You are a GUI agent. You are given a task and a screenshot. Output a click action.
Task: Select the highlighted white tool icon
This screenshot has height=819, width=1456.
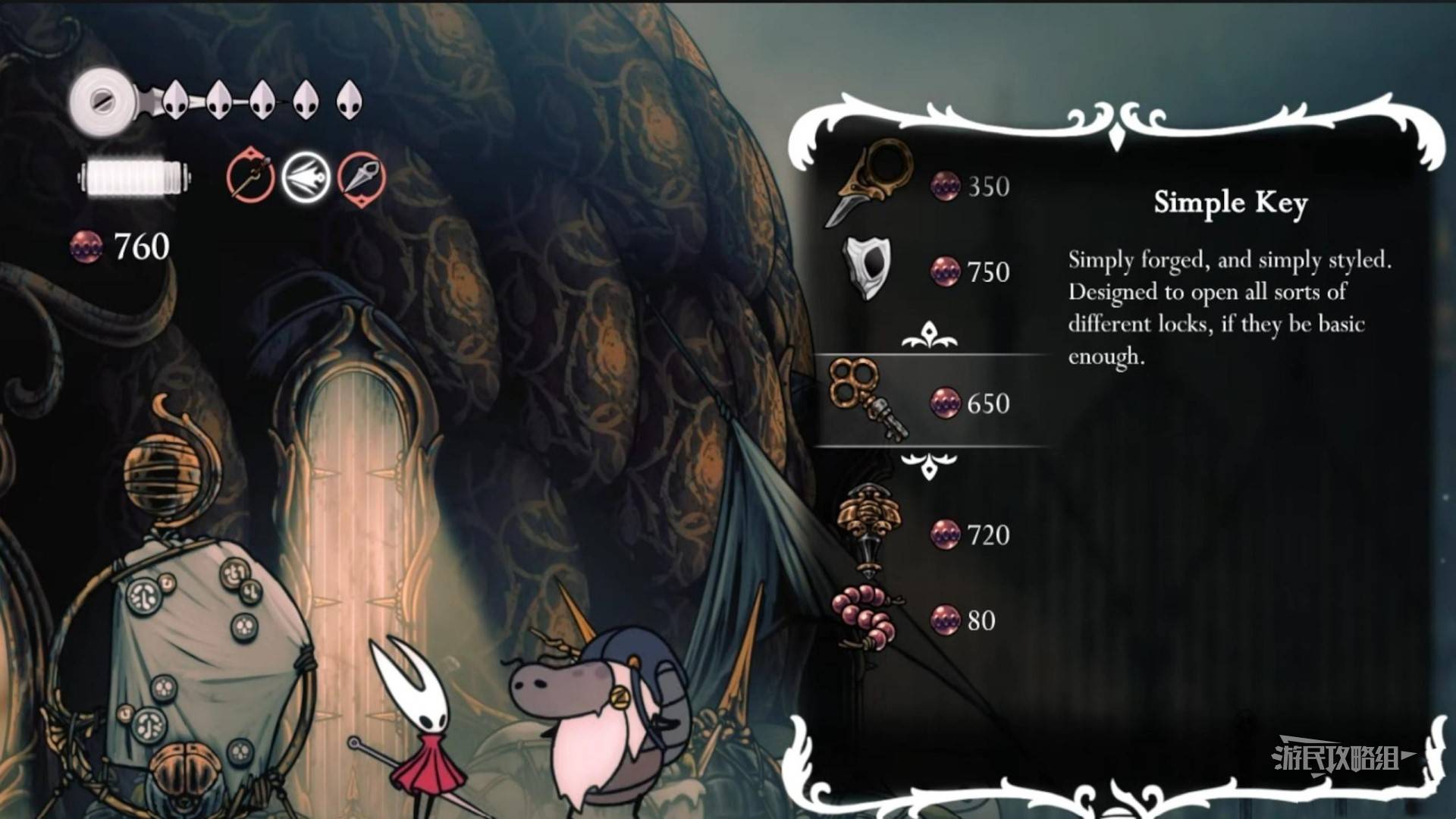point(306,177)
